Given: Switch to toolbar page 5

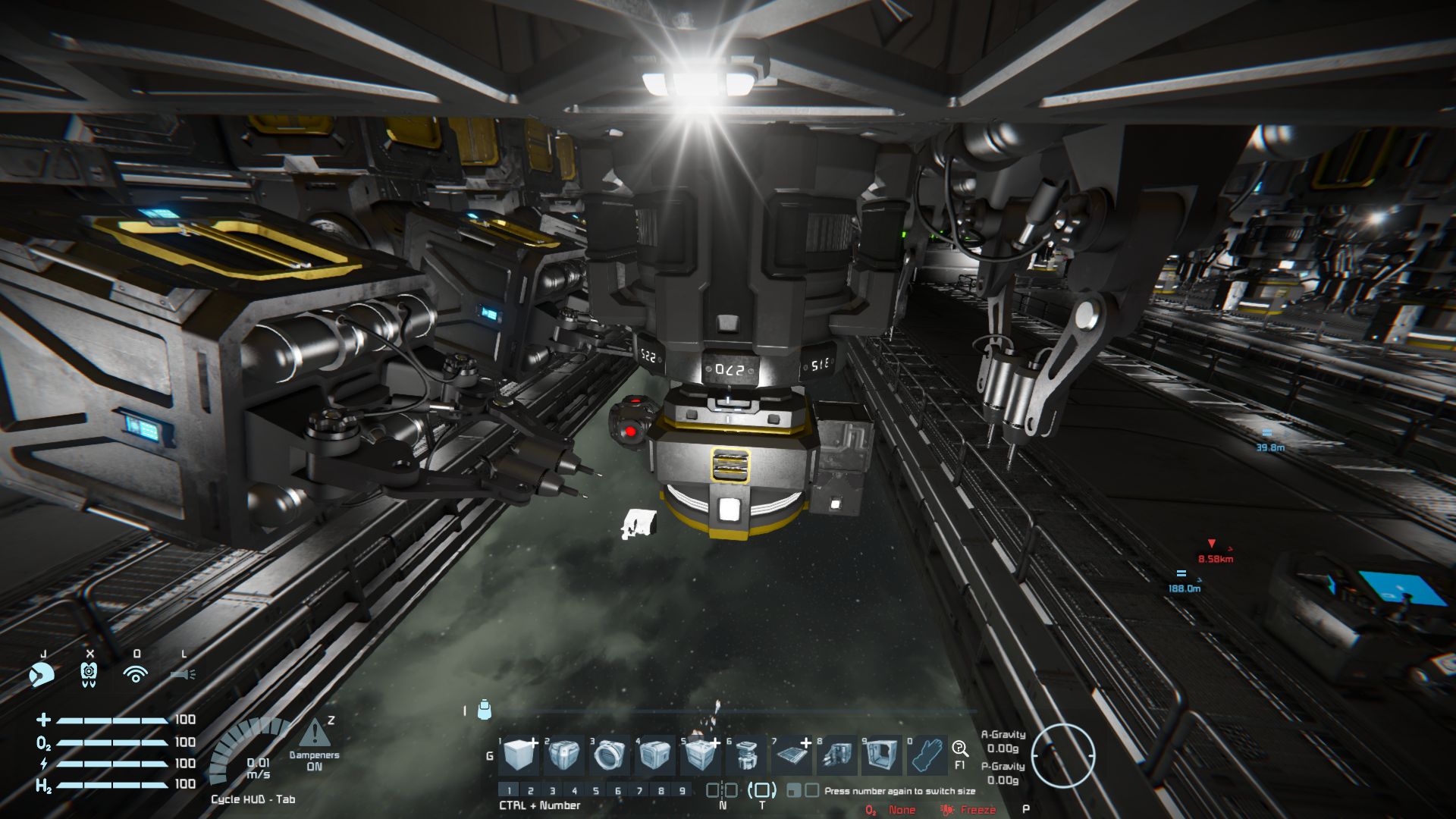Looking at the screenshot, I should pos(596,791).
